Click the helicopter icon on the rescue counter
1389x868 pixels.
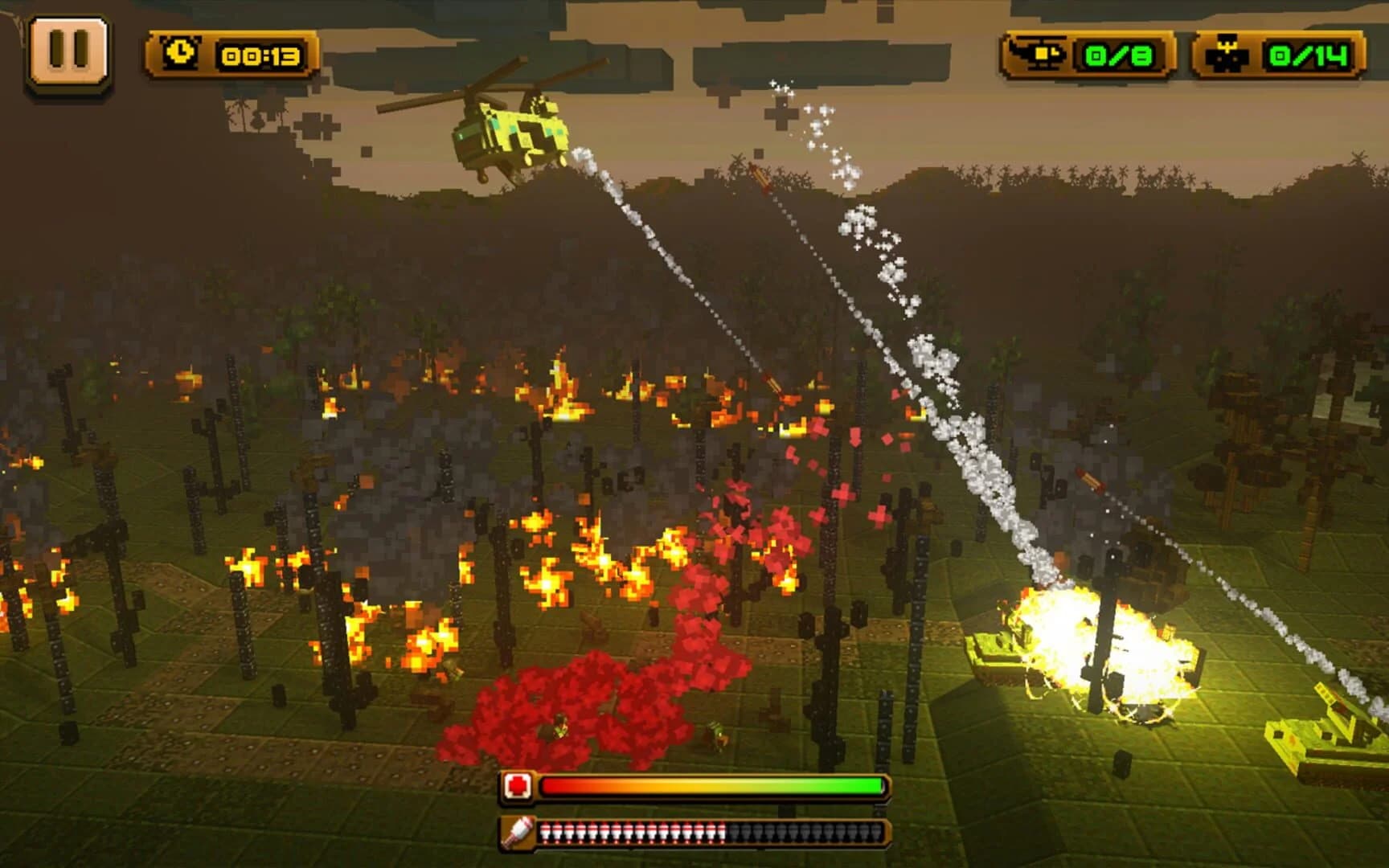pyautogui.click(x=1039, y=54)
